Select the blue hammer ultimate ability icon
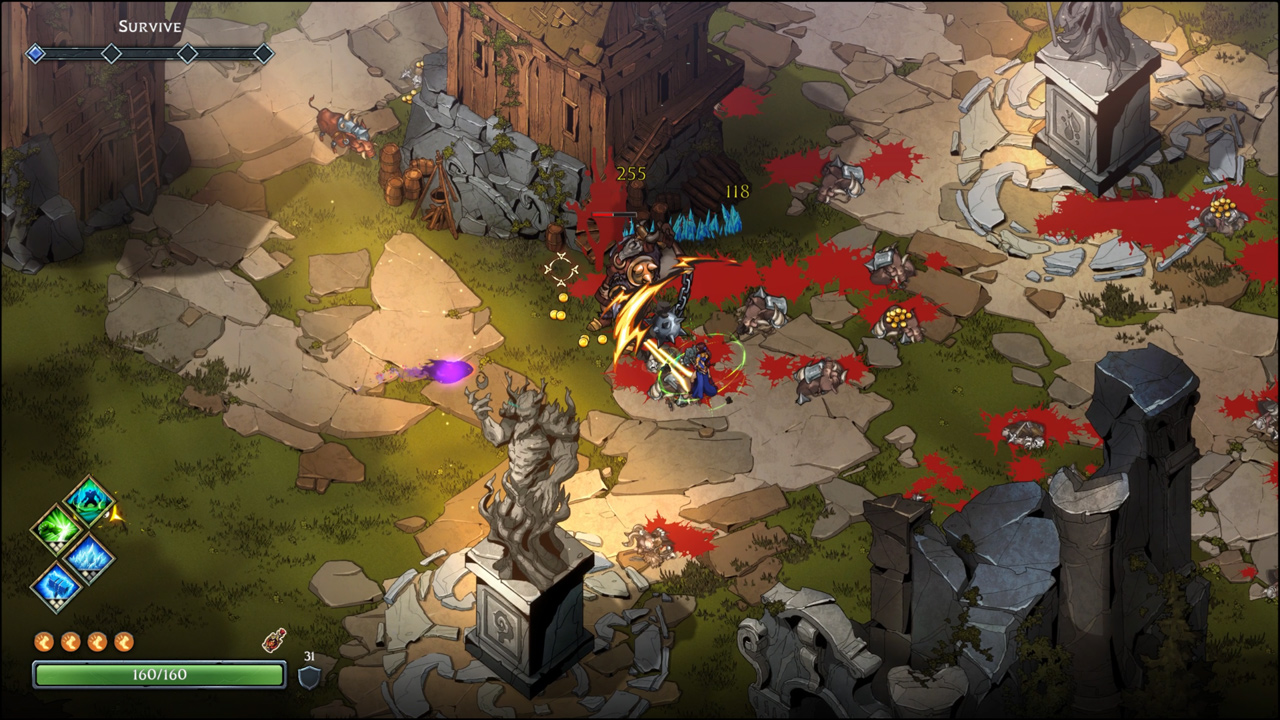 [57, 585]
